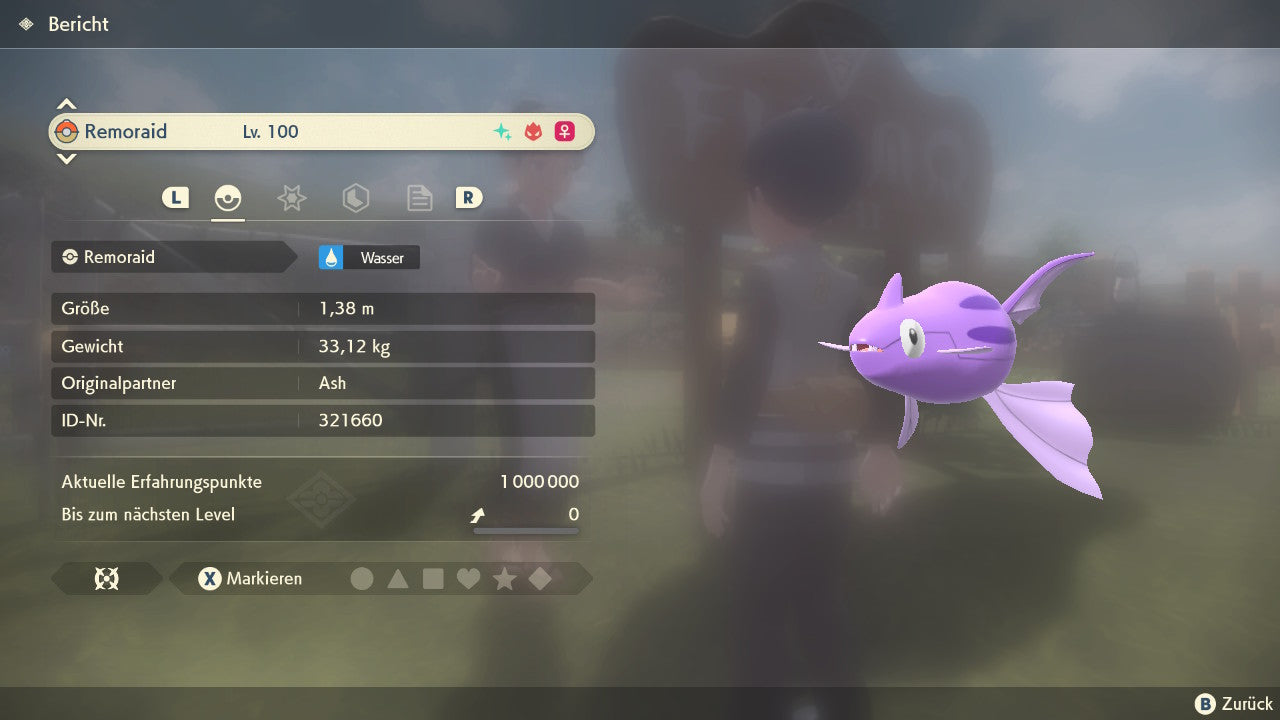The image size is (1280, 720).
Task: Toggle the triangle marking
Action: 398,579
